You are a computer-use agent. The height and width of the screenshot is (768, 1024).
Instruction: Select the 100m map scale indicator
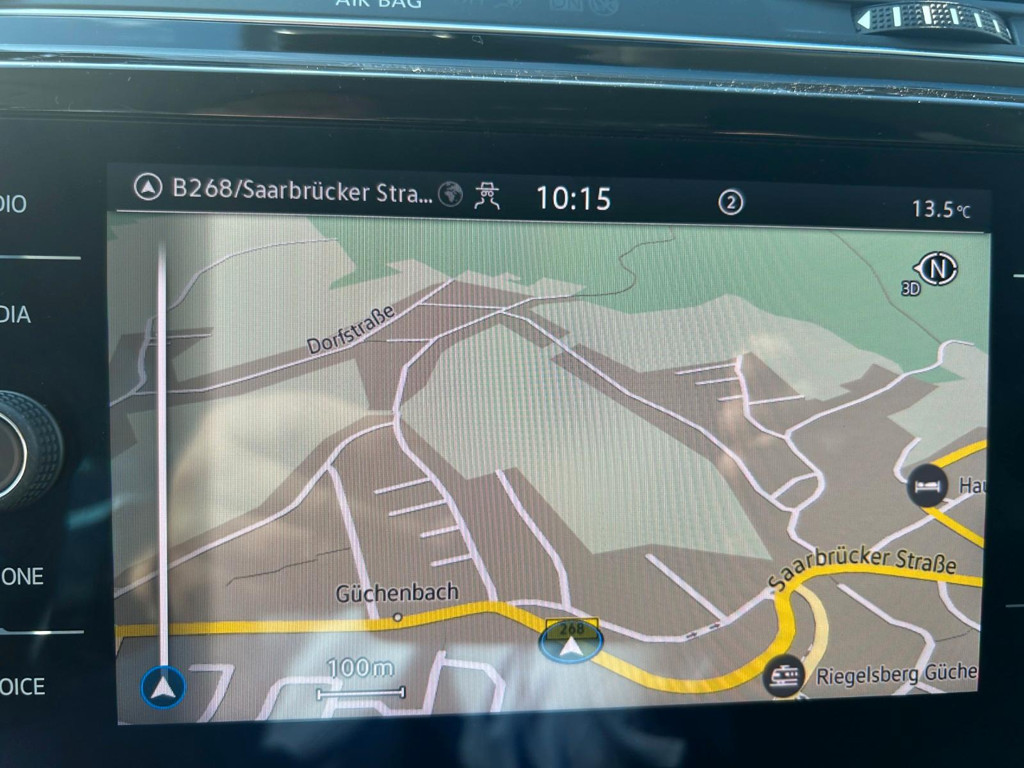(360, 679)
